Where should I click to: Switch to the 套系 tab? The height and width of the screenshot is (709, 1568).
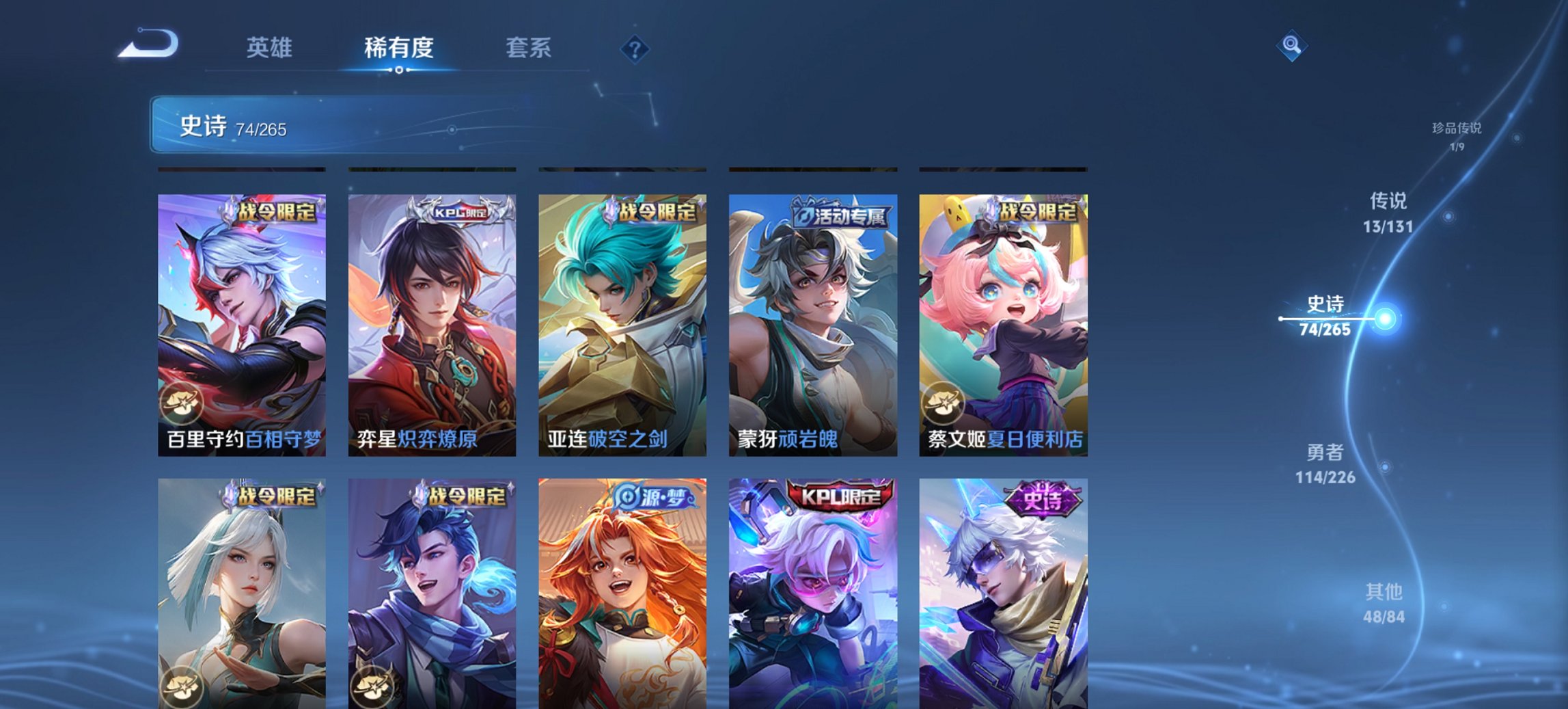529,48
